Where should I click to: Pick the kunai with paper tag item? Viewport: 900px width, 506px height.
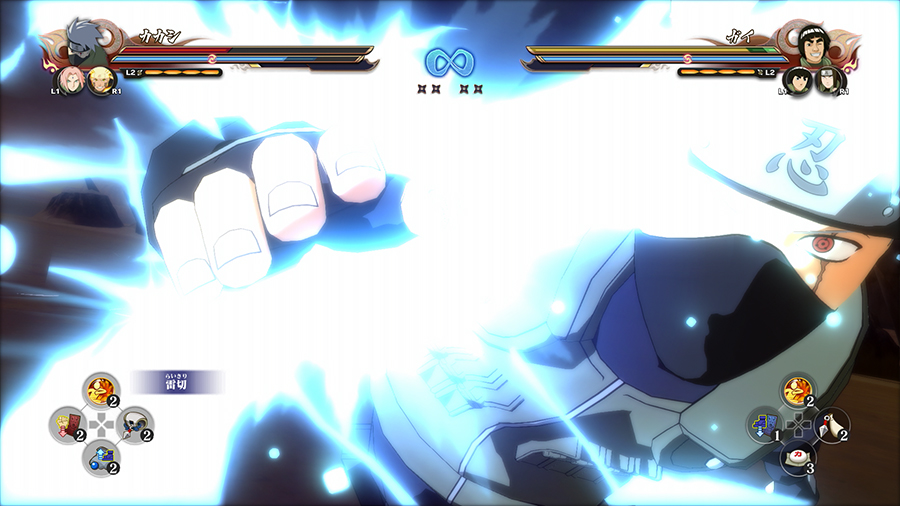pos(832,424)
